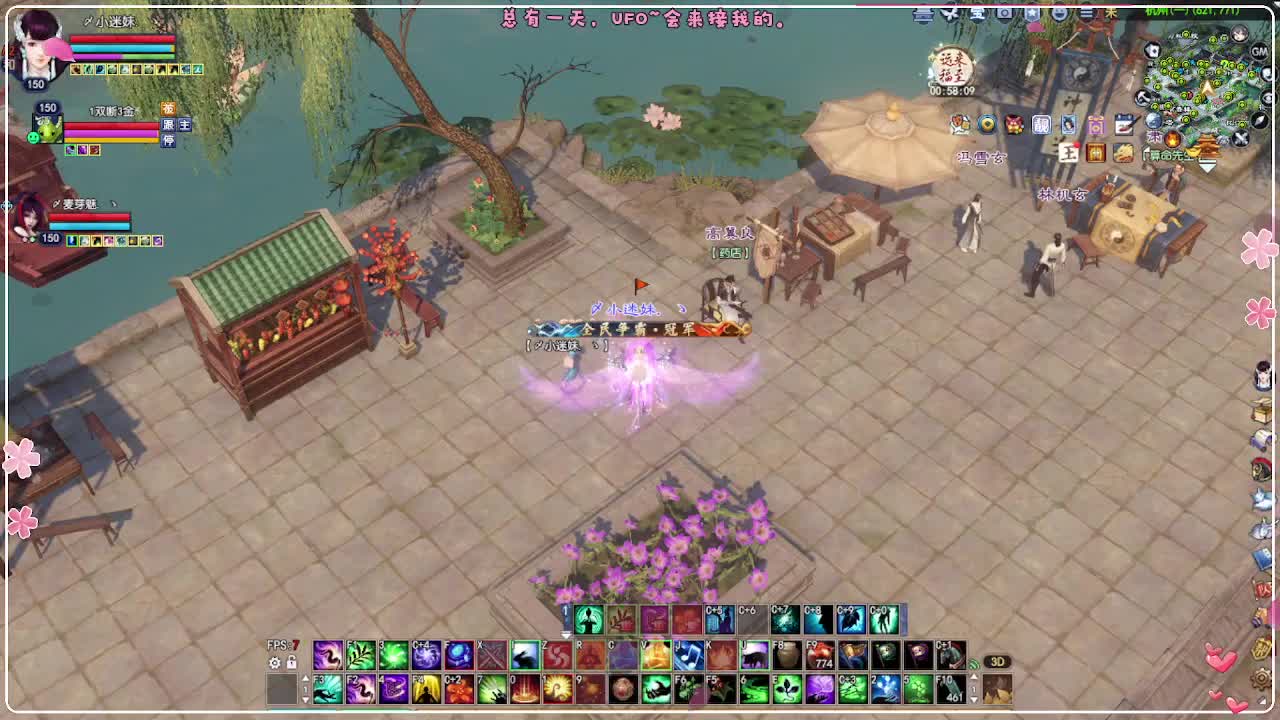Image resolution: width=1280 pixels, height=720 pixels.
Task: Click the up arrow to switch skill bar page
Action: 306,677
